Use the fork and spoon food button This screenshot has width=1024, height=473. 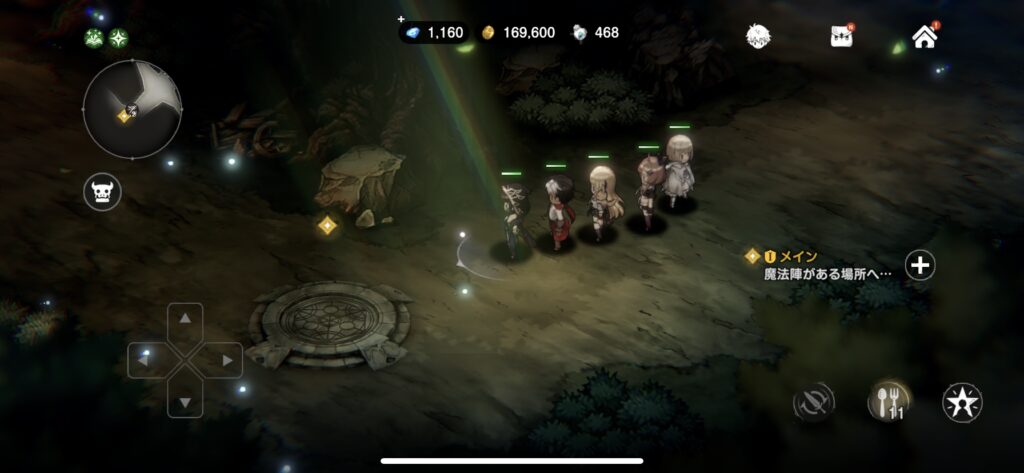tap(886, 402)
